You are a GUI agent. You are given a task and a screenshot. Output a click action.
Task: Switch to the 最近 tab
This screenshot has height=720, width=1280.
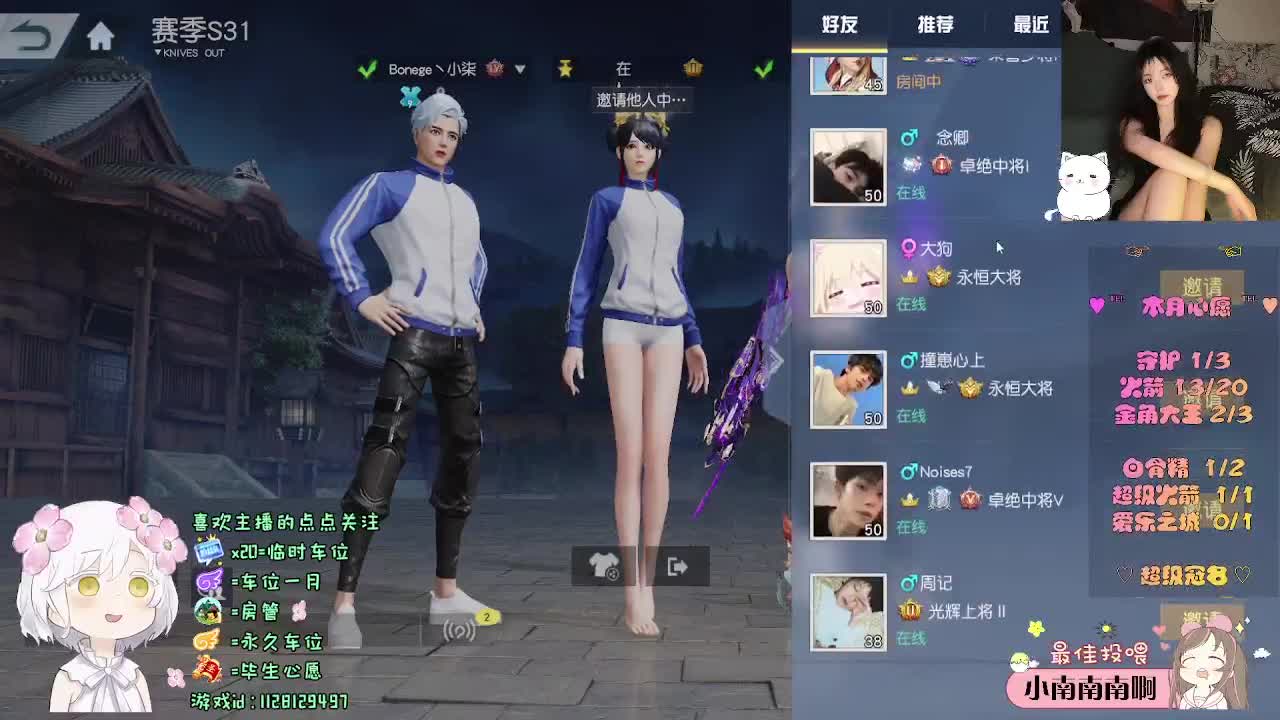coord(1031,25)
